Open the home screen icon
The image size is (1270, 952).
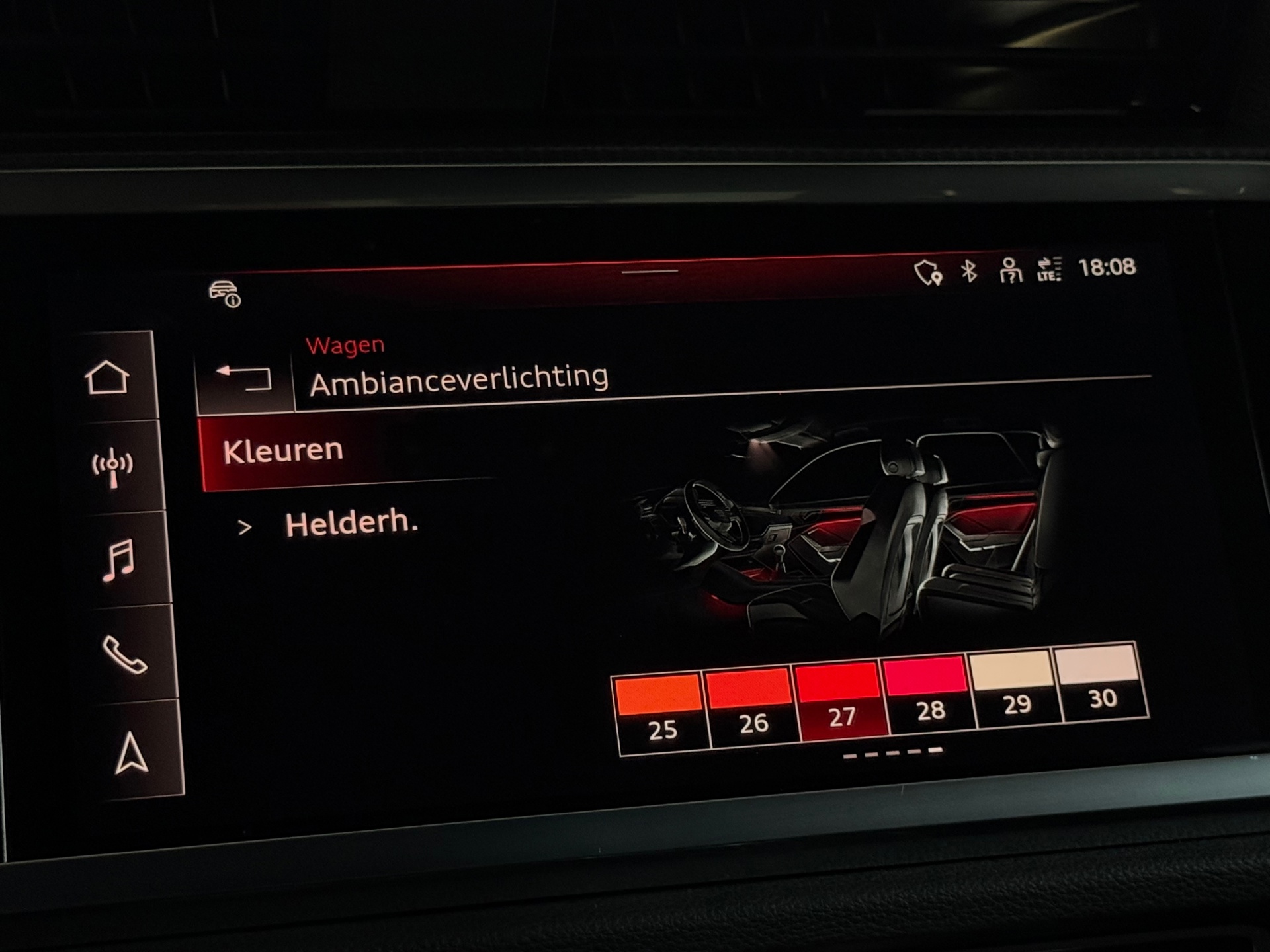point(107,378)
